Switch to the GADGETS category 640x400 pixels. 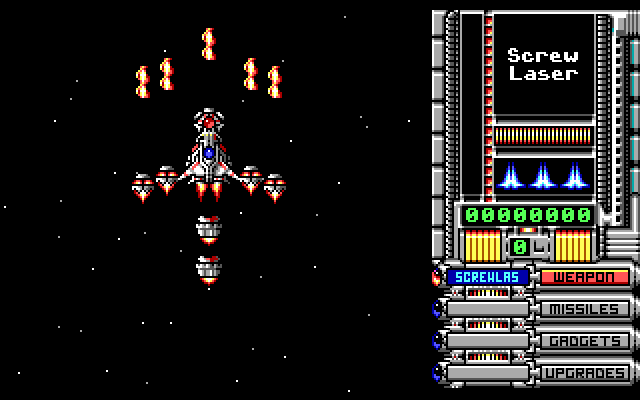point(585,341)
